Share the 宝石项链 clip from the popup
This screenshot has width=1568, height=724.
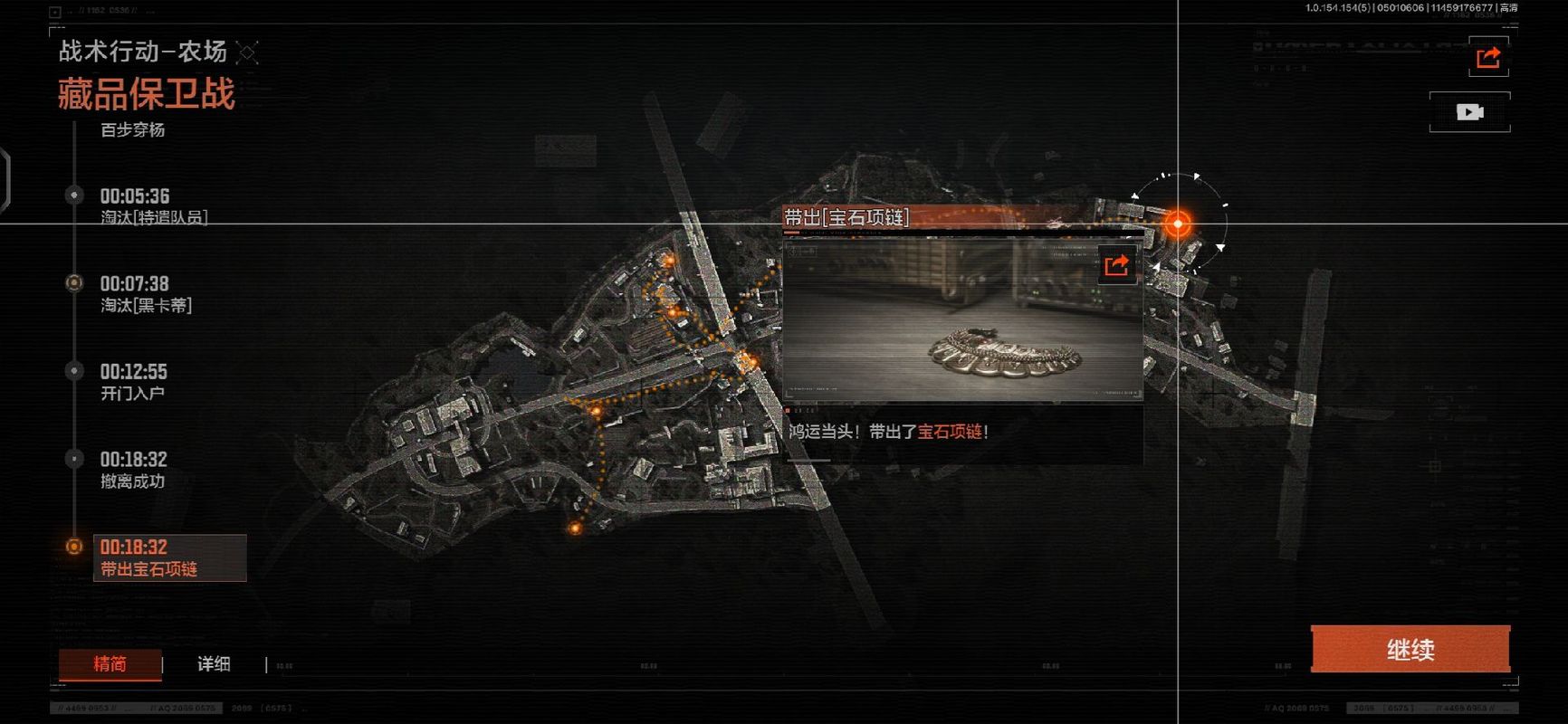pos(1116,265)
